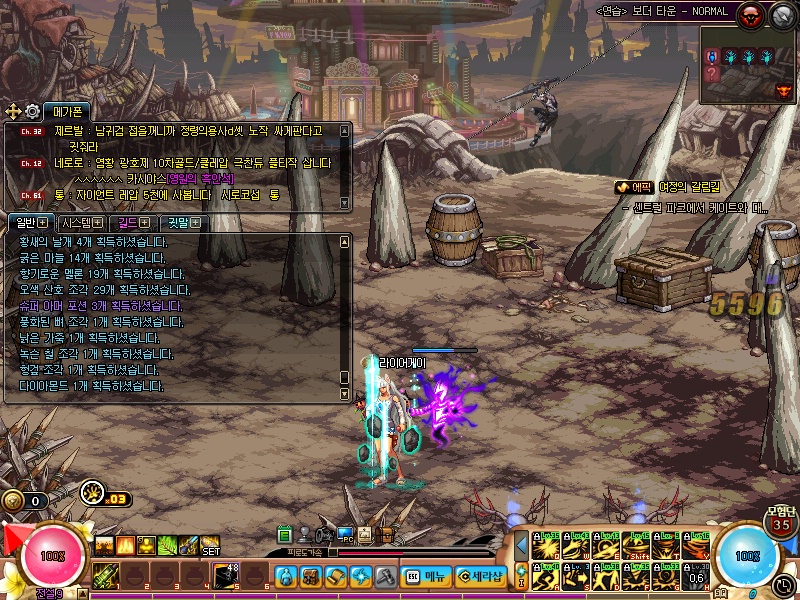Click the red boss skull icon

(750, 14)
